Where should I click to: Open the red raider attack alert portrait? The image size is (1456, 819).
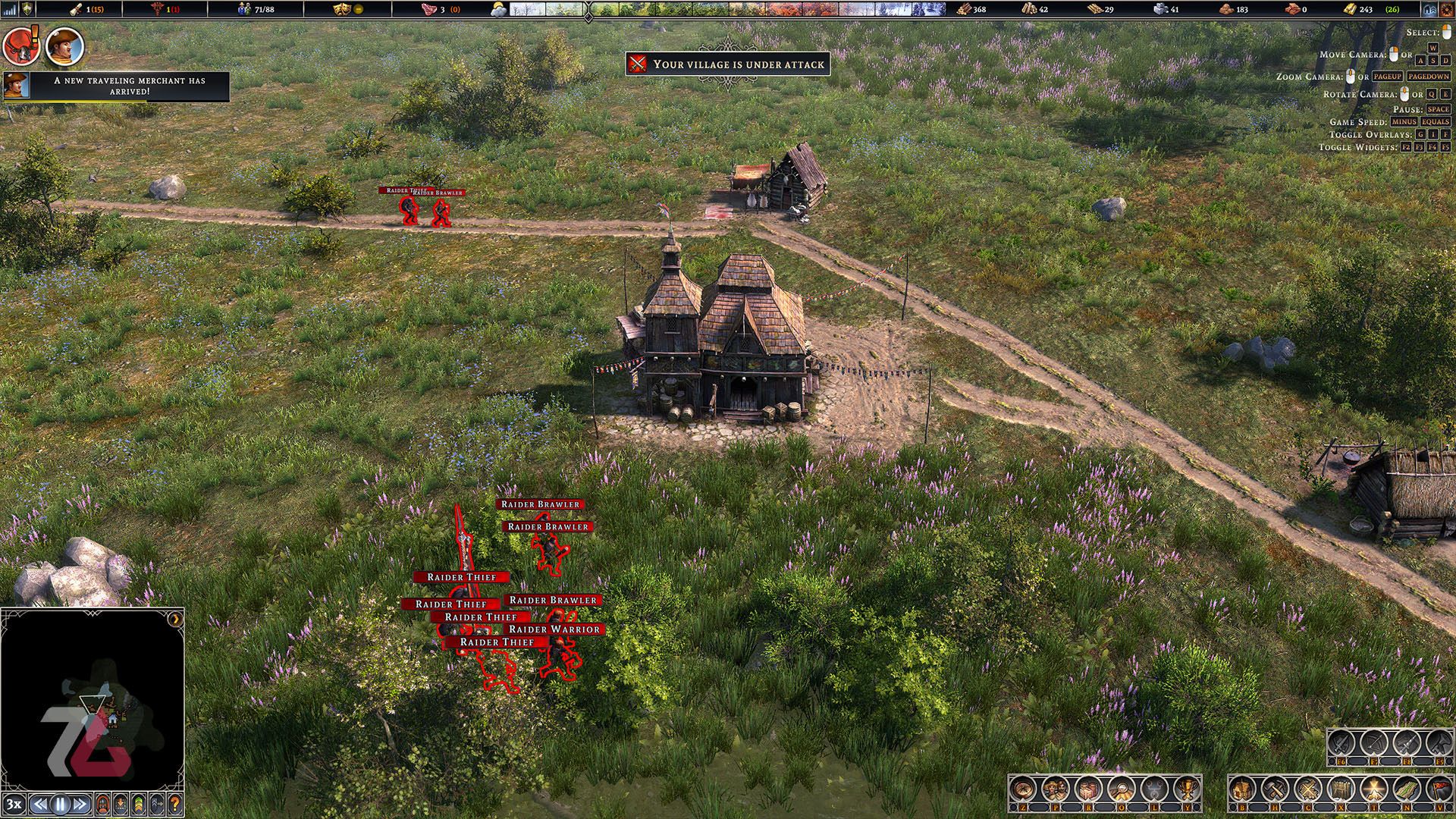20,46
